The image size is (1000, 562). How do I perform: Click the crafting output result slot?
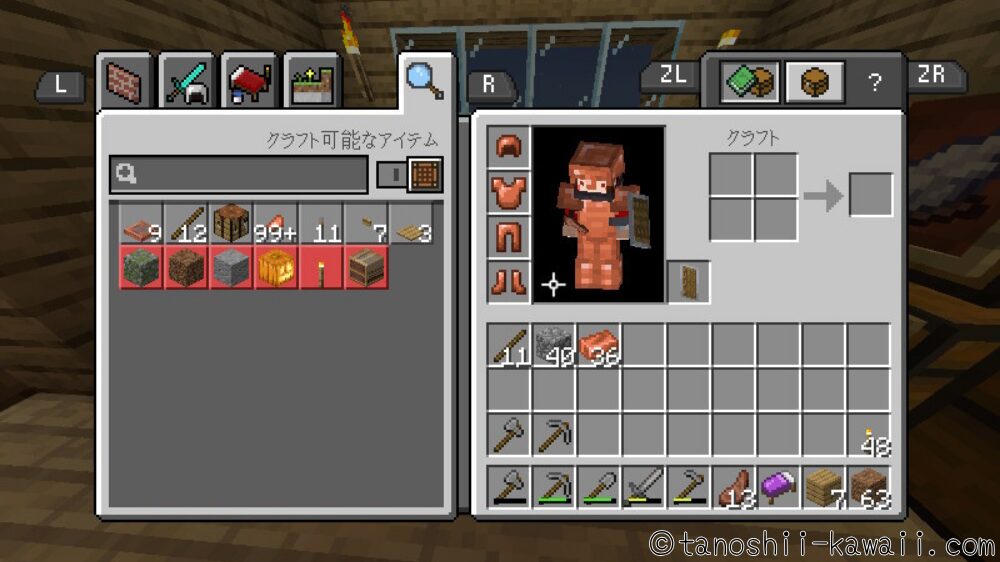870,194
